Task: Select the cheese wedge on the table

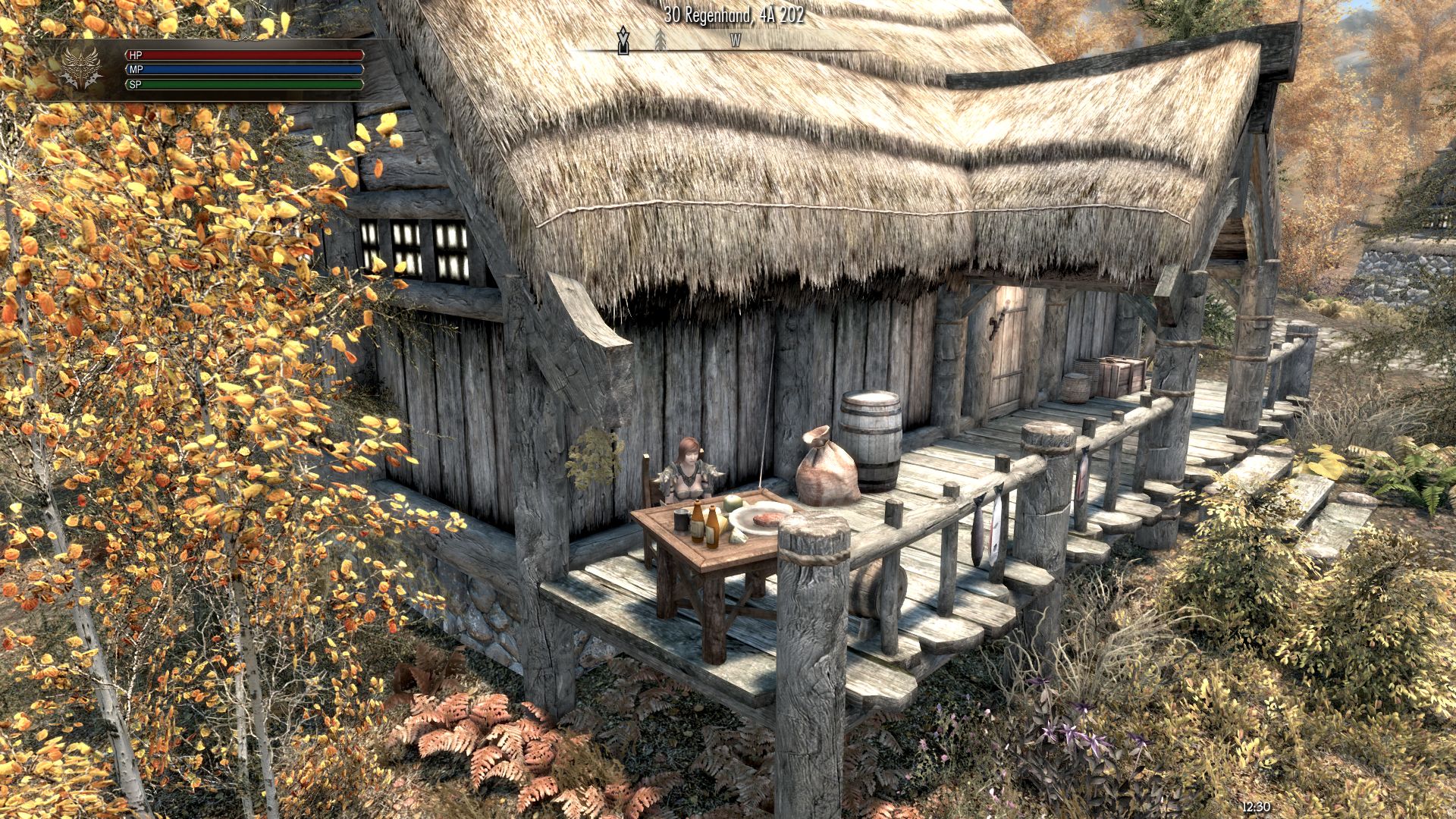Action: (722, 526)
